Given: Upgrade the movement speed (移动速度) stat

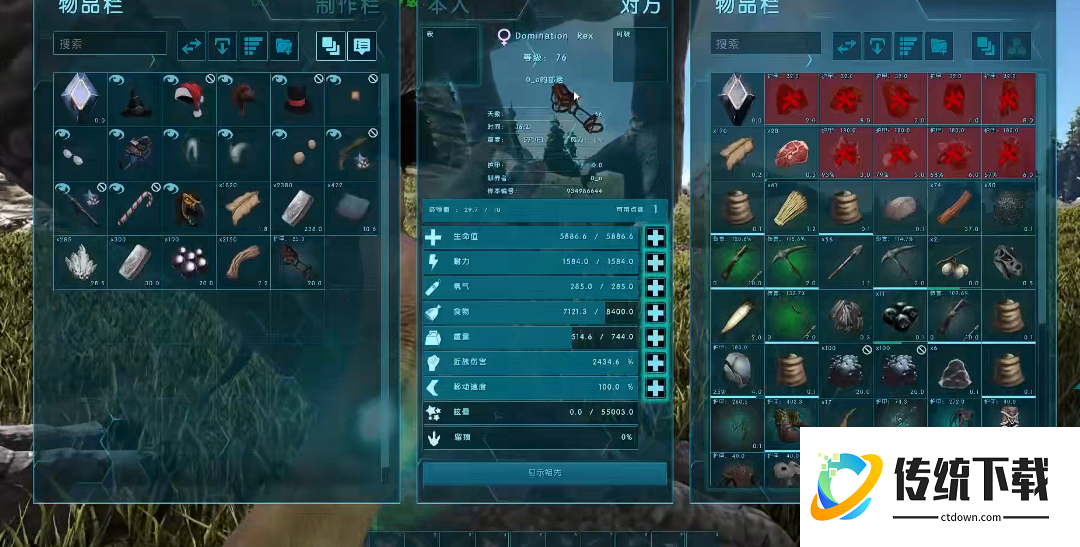Looking at the screenshot, I should click(x=655, y=387).
